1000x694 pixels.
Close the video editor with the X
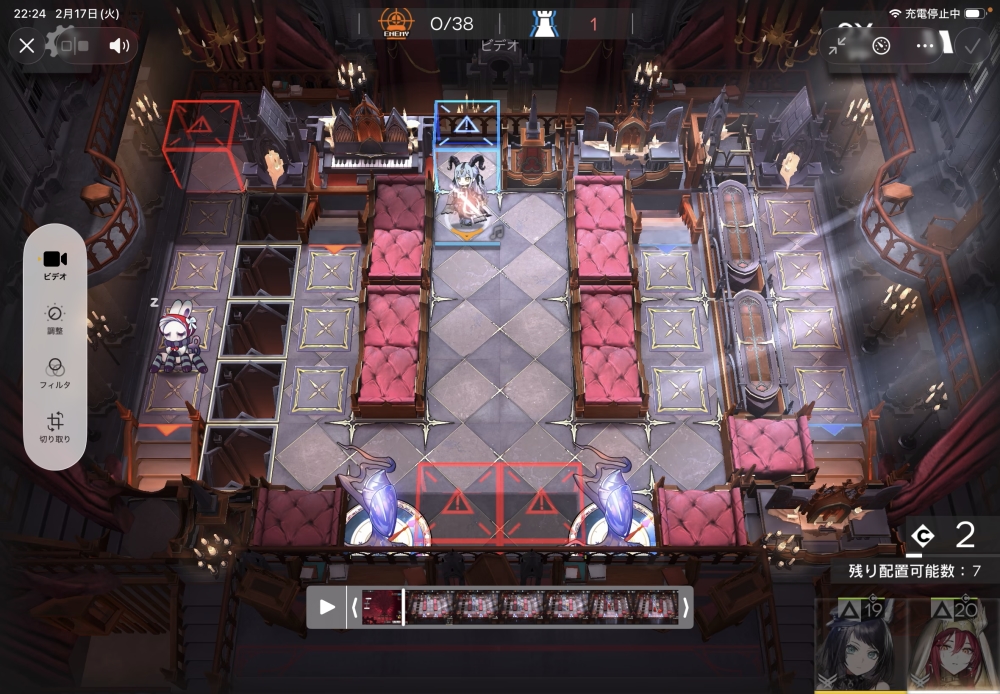[x=27, y=45]
